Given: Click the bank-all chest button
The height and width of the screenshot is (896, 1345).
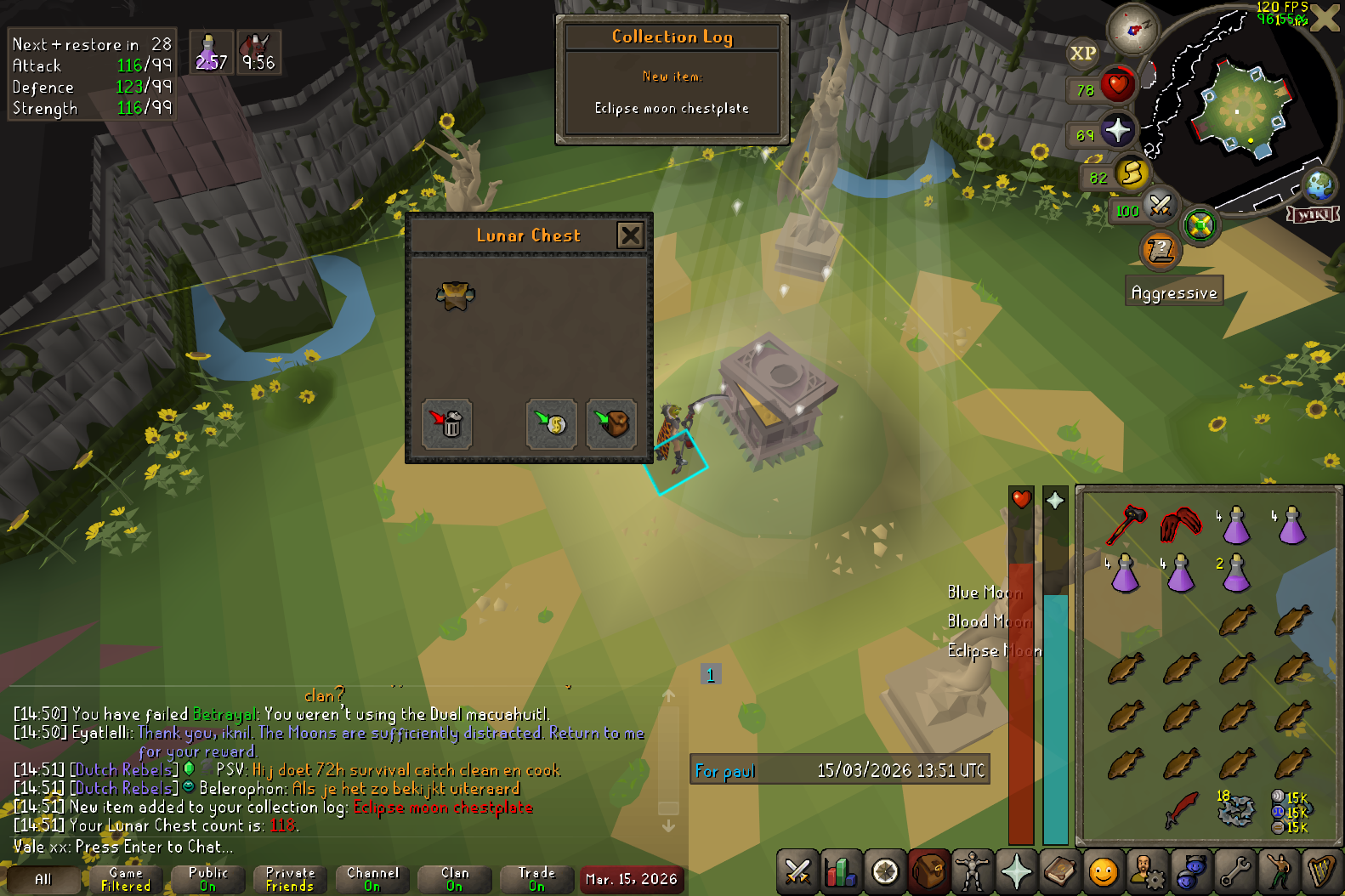Looking at the screenshot, I should point(611,423).
